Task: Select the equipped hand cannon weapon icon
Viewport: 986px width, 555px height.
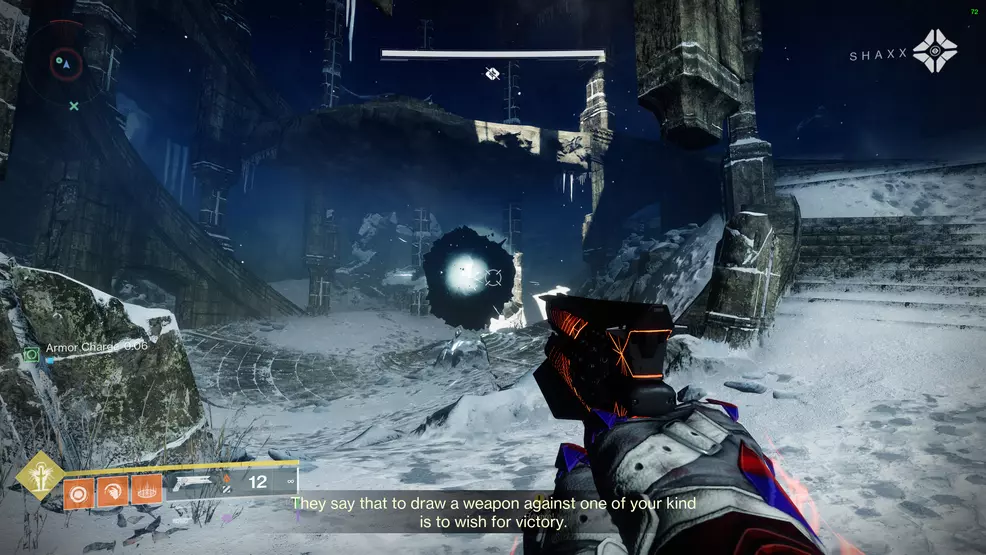Action: pos(194,483)
